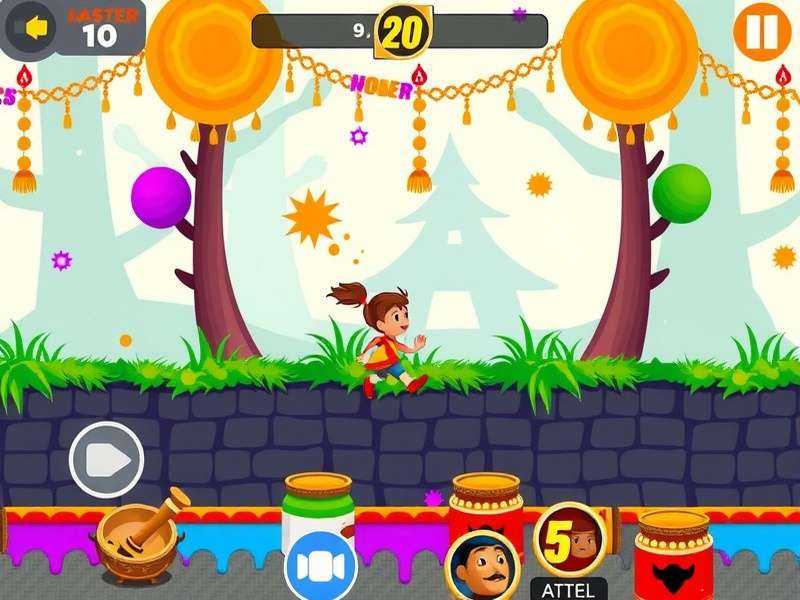The width and height of the screenshot is (800, 600).
Task: Click the number 5 character badge
Action: click(569, 540)
